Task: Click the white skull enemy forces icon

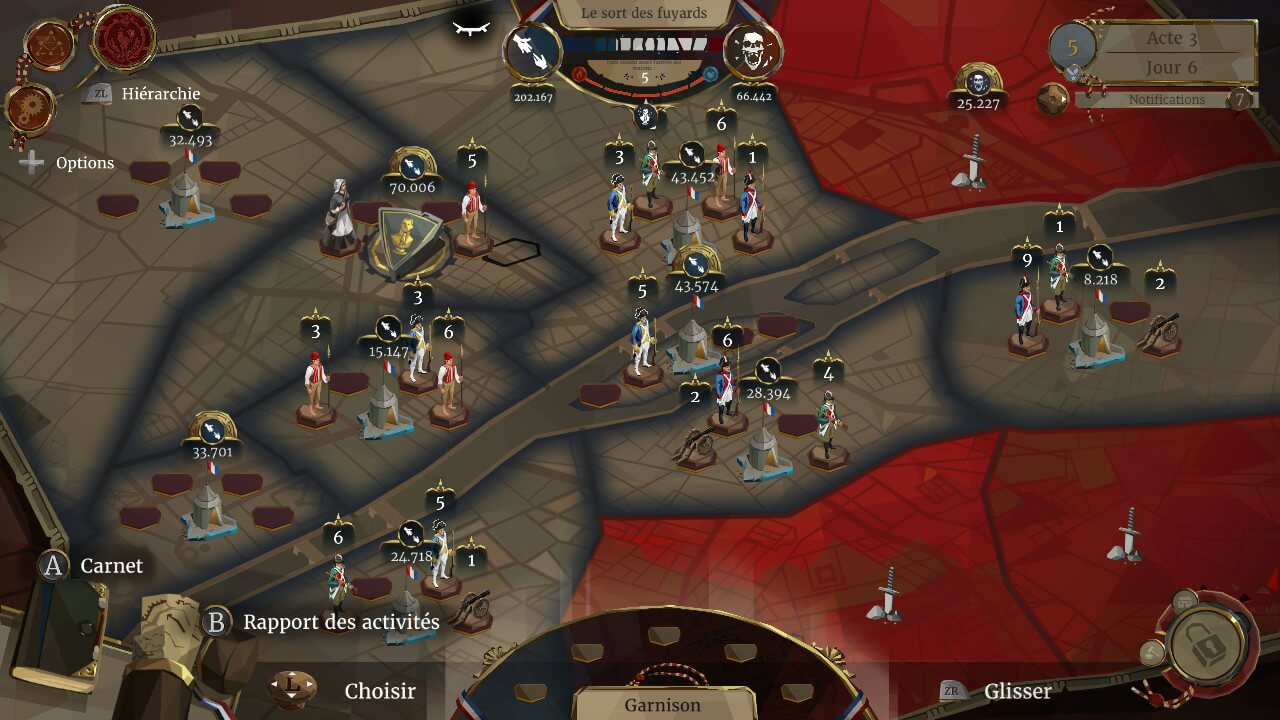Action: [752, 51]
